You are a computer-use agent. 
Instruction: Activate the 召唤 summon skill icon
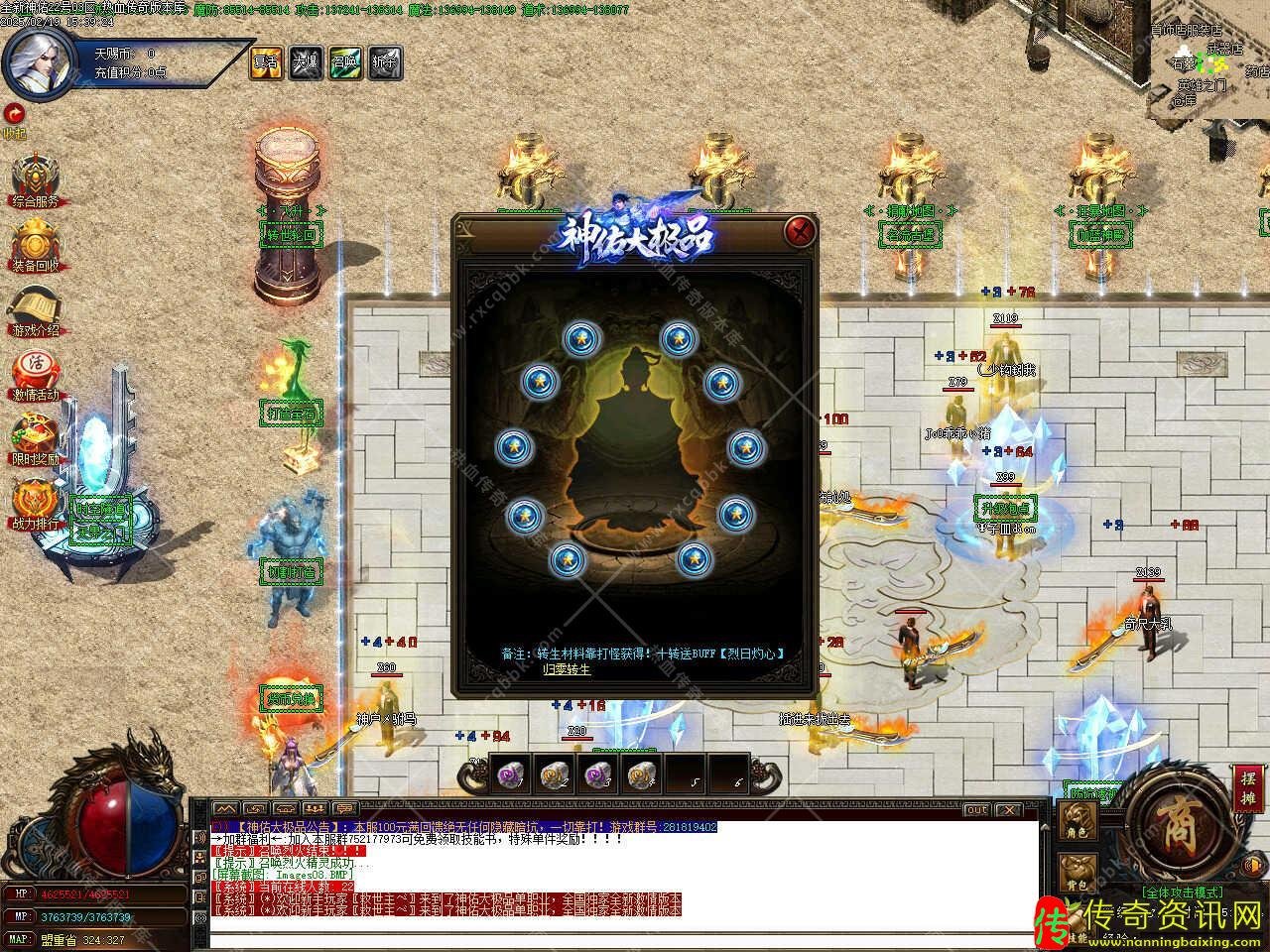click(344, 62)
